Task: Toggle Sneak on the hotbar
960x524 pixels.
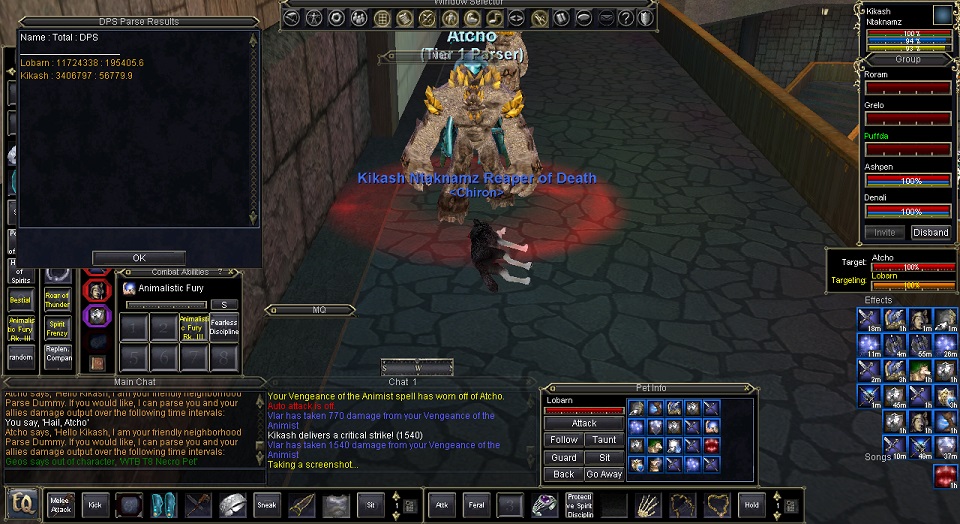Action: pyautogui.click(x=267, y=505)
